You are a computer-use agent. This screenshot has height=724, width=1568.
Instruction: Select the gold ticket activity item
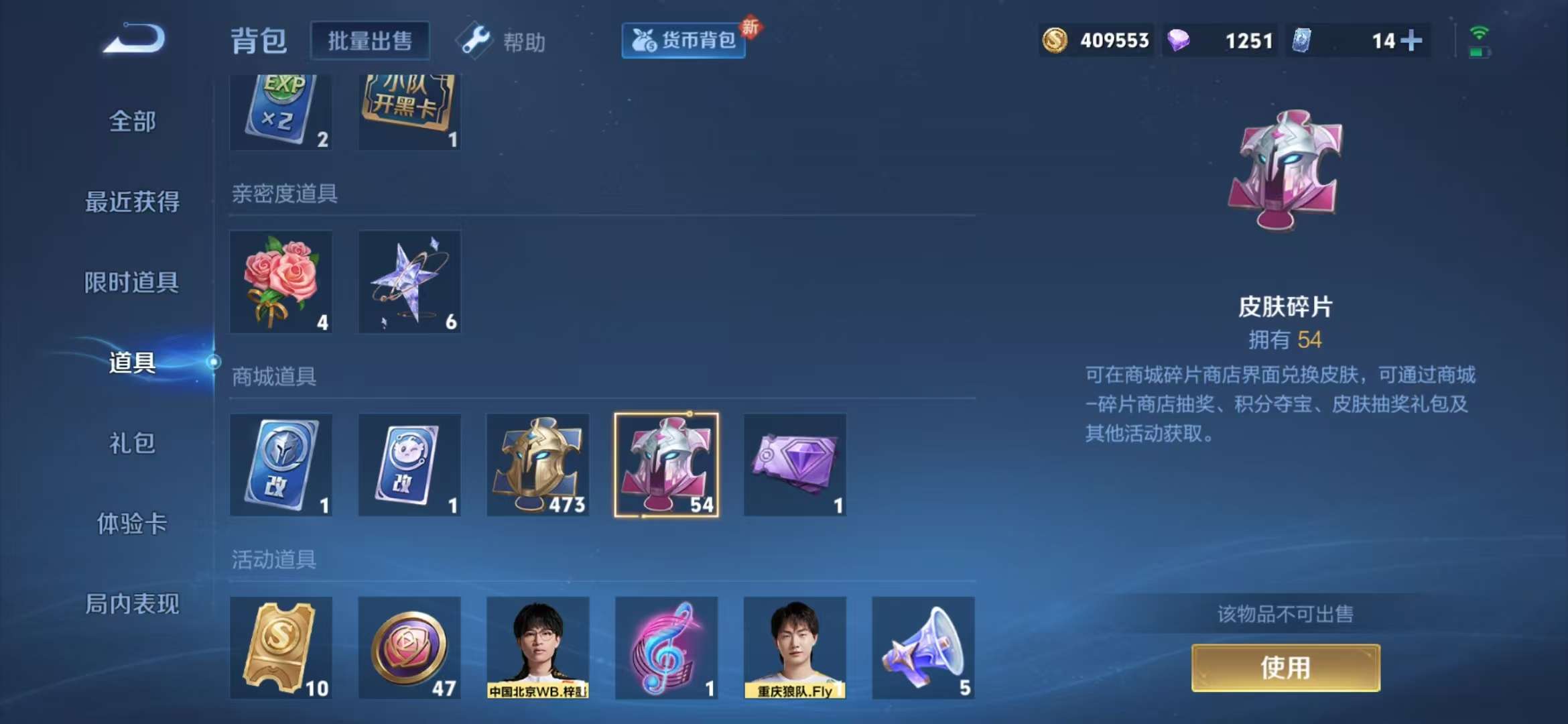click(281, 647)
